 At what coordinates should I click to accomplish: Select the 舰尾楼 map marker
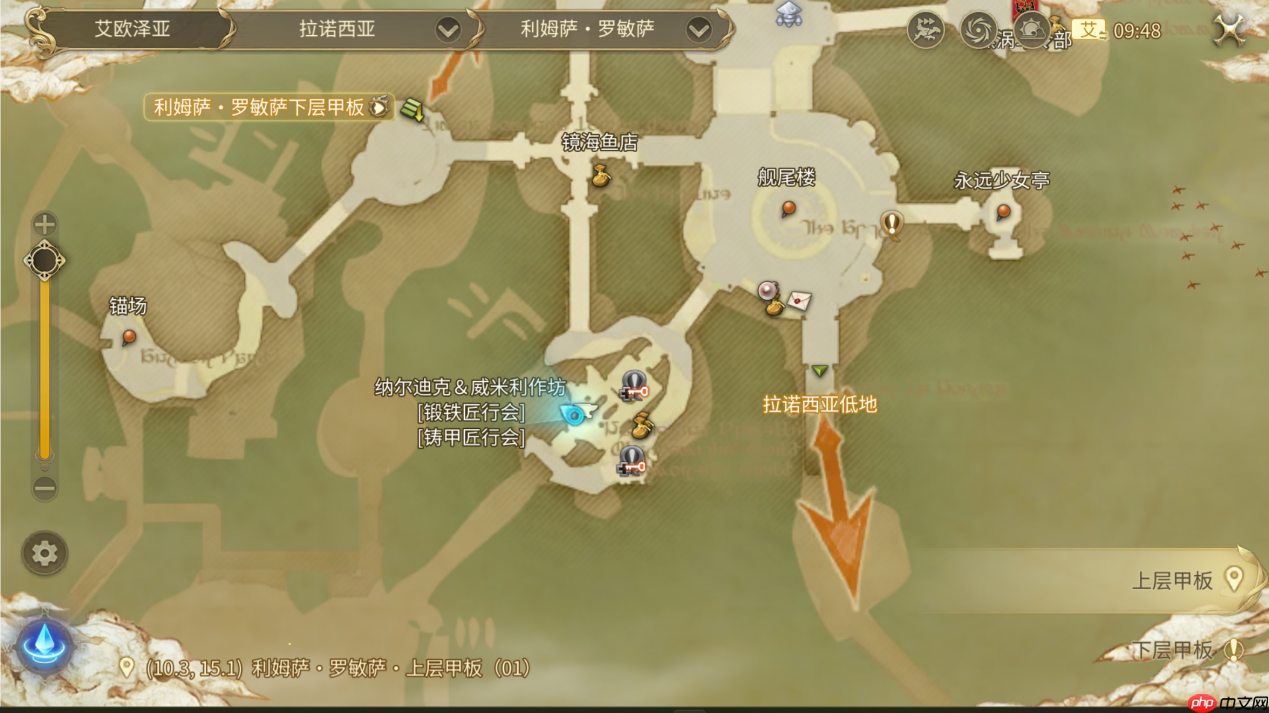788,208
